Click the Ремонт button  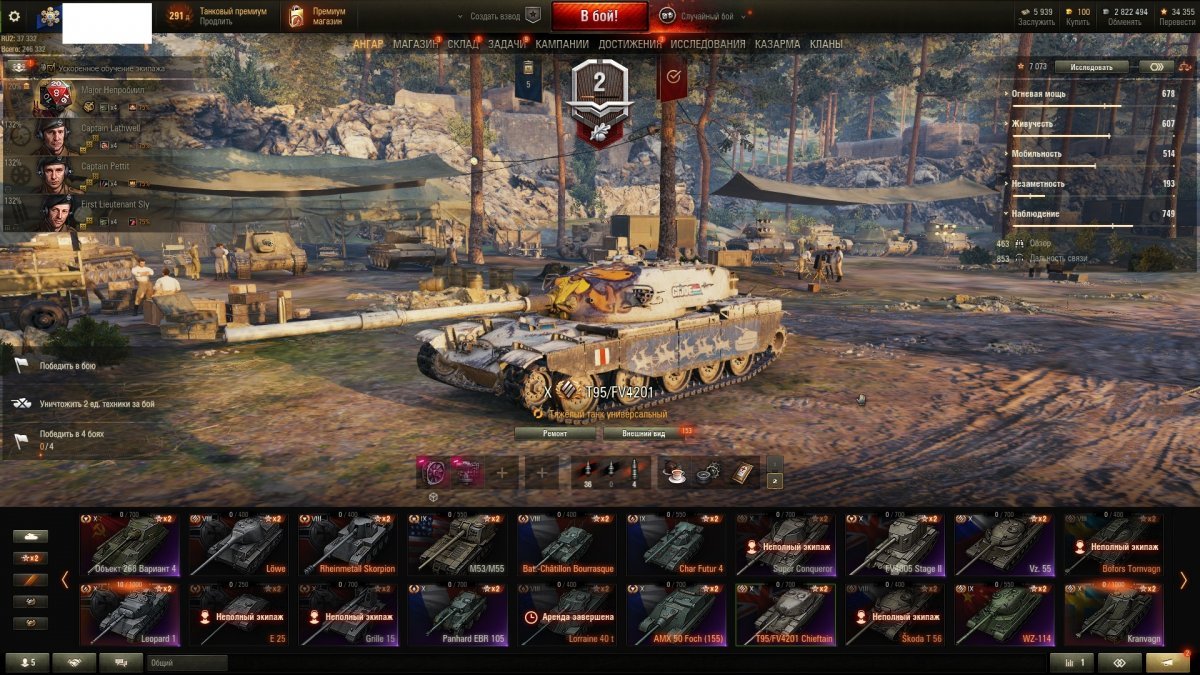pyautogui.click(x=555, y=434)
